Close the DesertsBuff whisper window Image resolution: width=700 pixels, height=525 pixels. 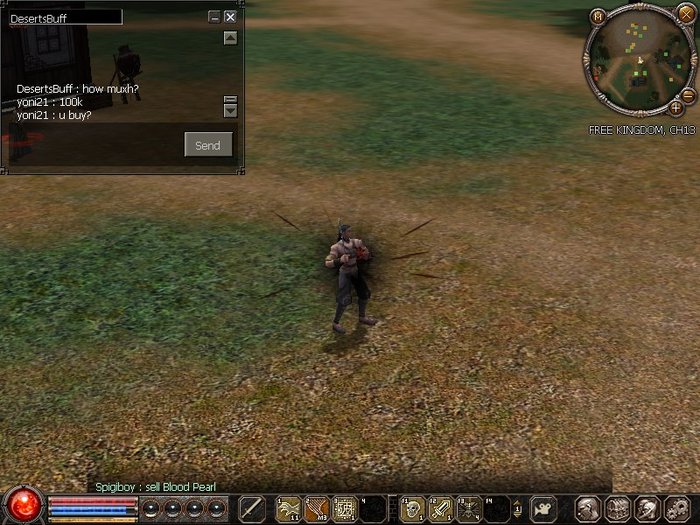point(231,17)
